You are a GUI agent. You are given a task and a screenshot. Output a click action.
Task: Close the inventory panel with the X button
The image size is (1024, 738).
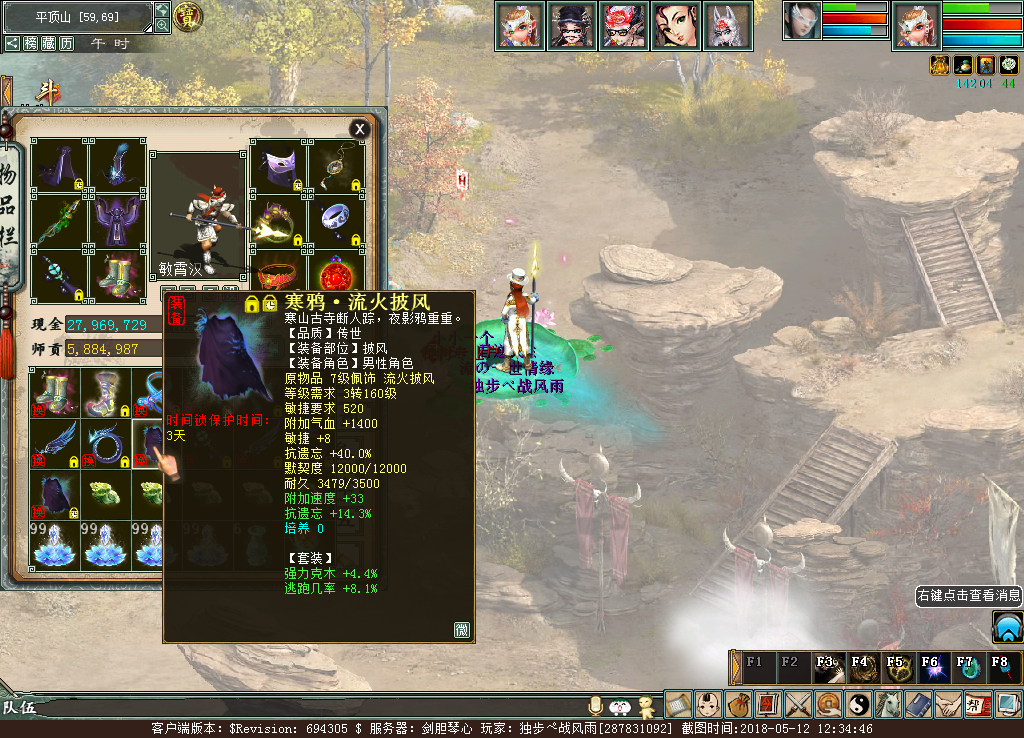(x=359, y=129)
